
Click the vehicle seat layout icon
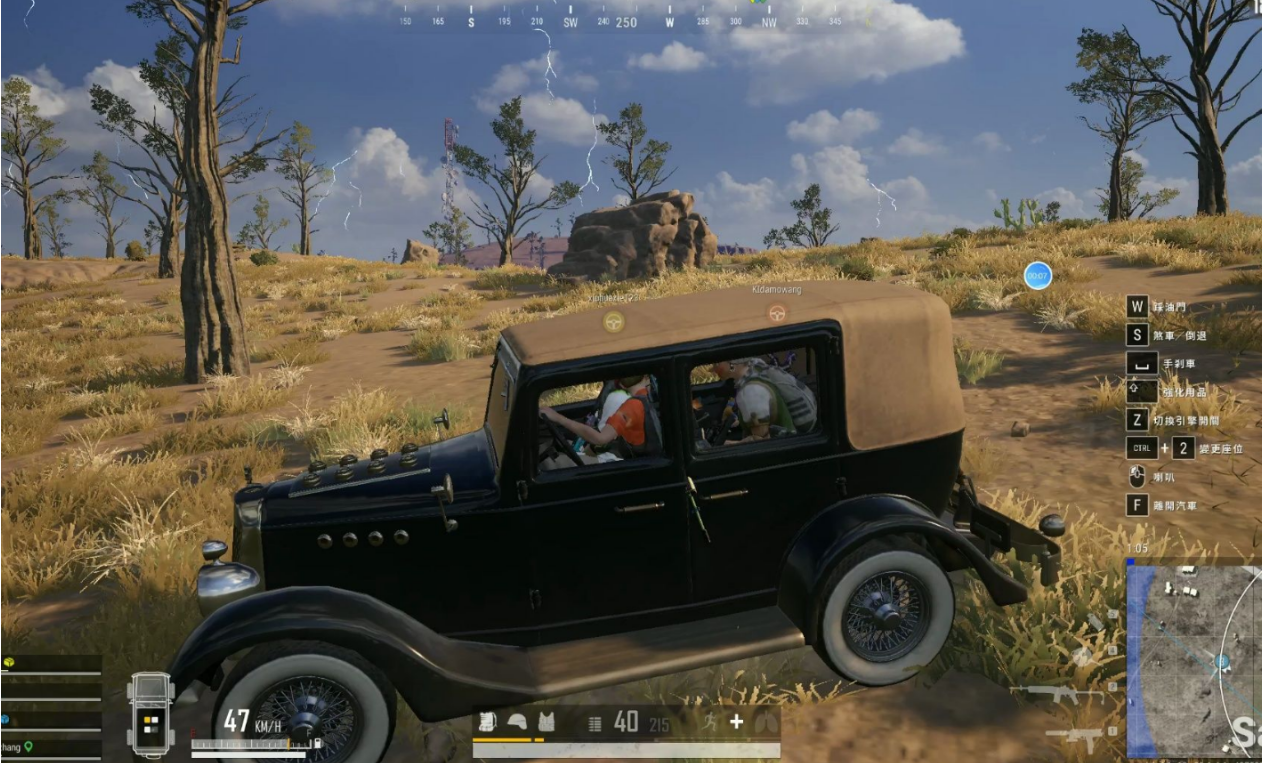[x=151, y=713]
